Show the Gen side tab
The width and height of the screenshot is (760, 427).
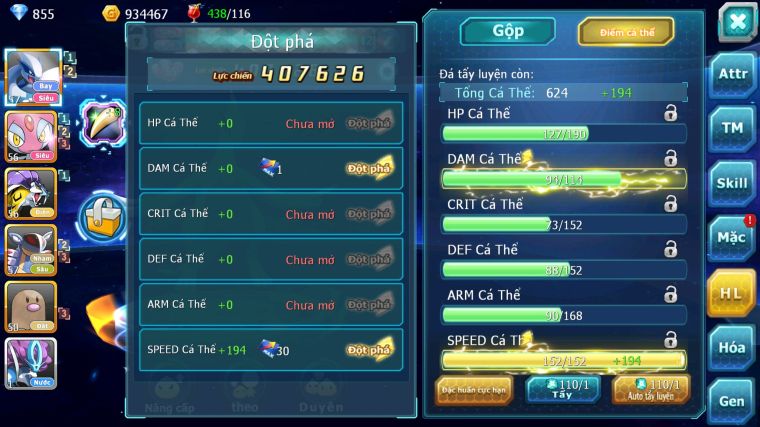[732, 401]
